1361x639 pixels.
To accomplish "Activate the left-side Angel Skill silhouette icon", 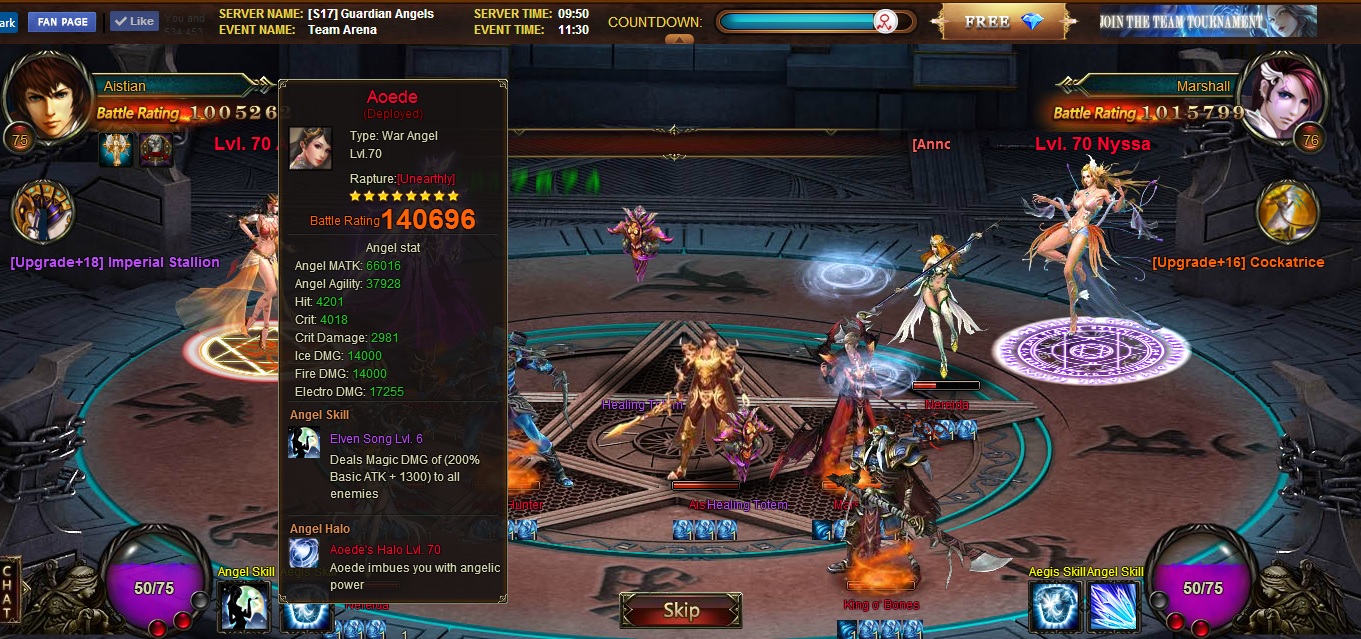I will [244, 607].
